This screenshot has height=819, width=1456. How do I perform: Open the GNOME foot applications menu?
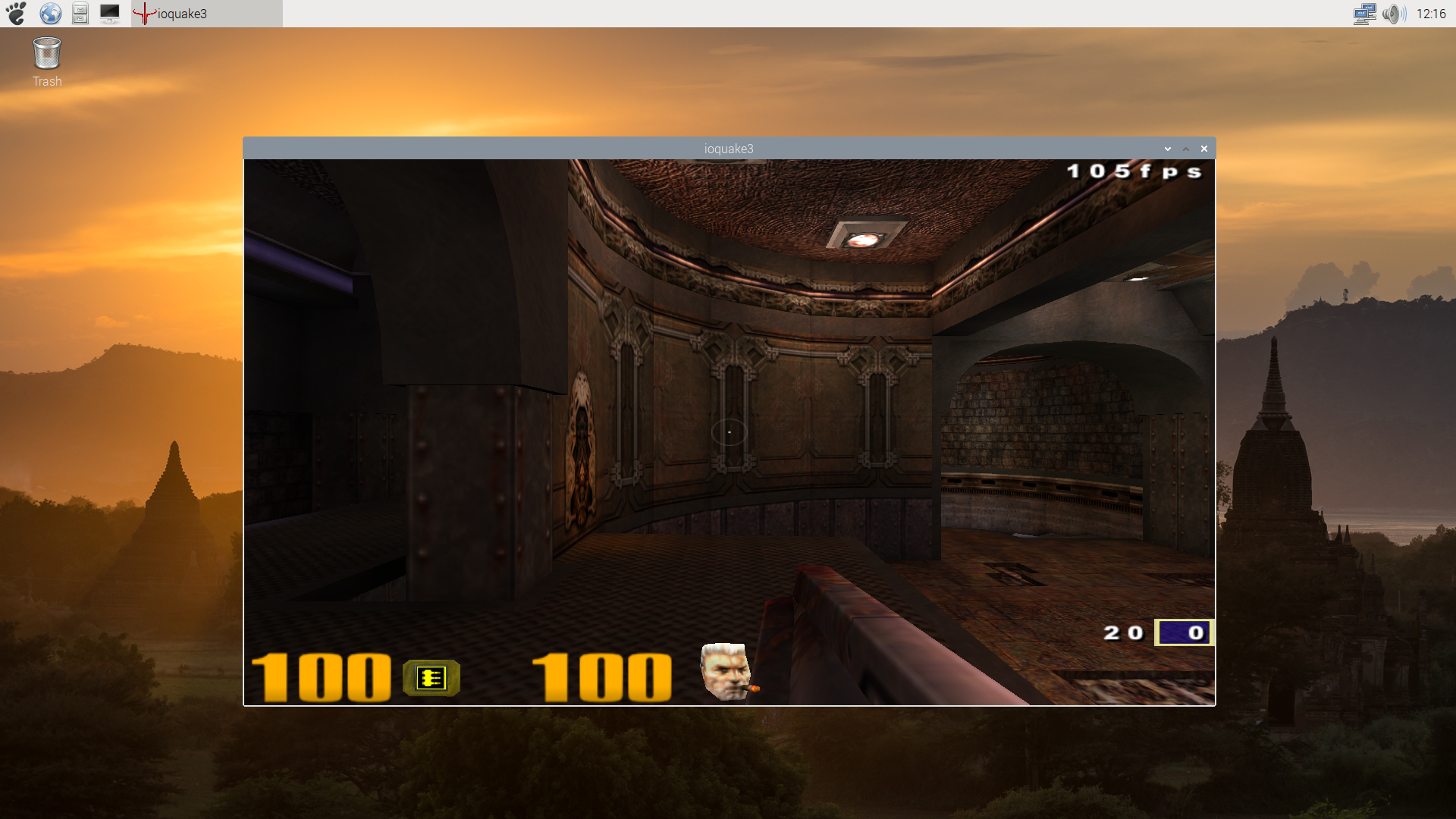click(x=15, y=13)
